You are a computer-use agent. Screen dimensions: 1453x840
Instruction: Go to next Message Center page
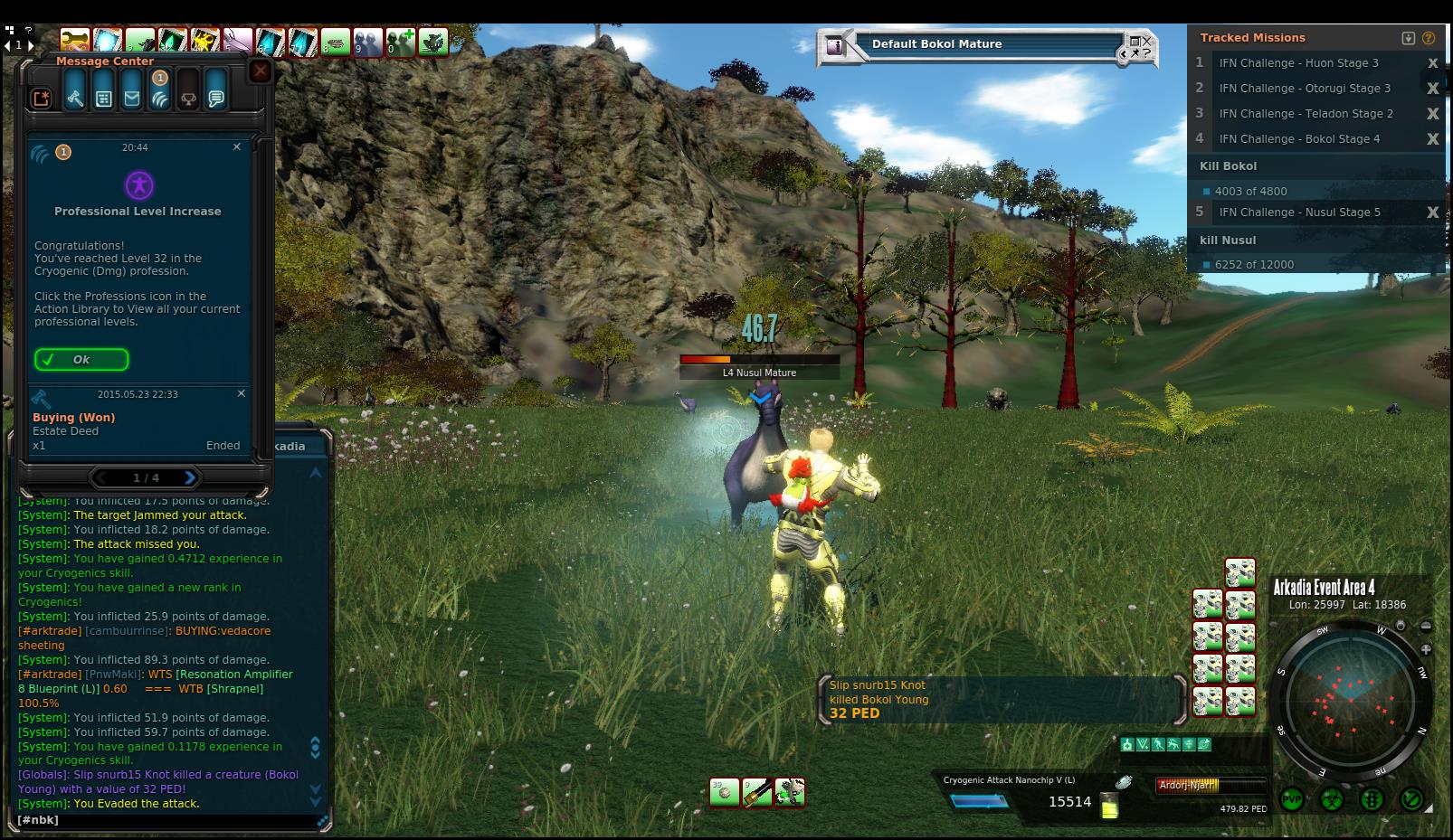[190, 477]
